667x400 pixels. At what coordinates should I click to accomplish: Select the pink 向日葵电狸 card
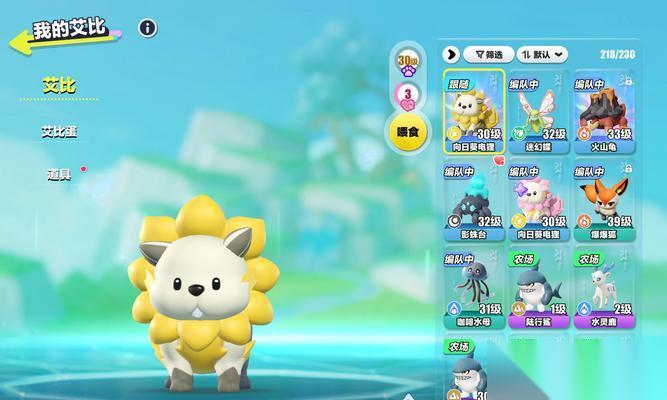pyautogui.click(x=538, y=200)
